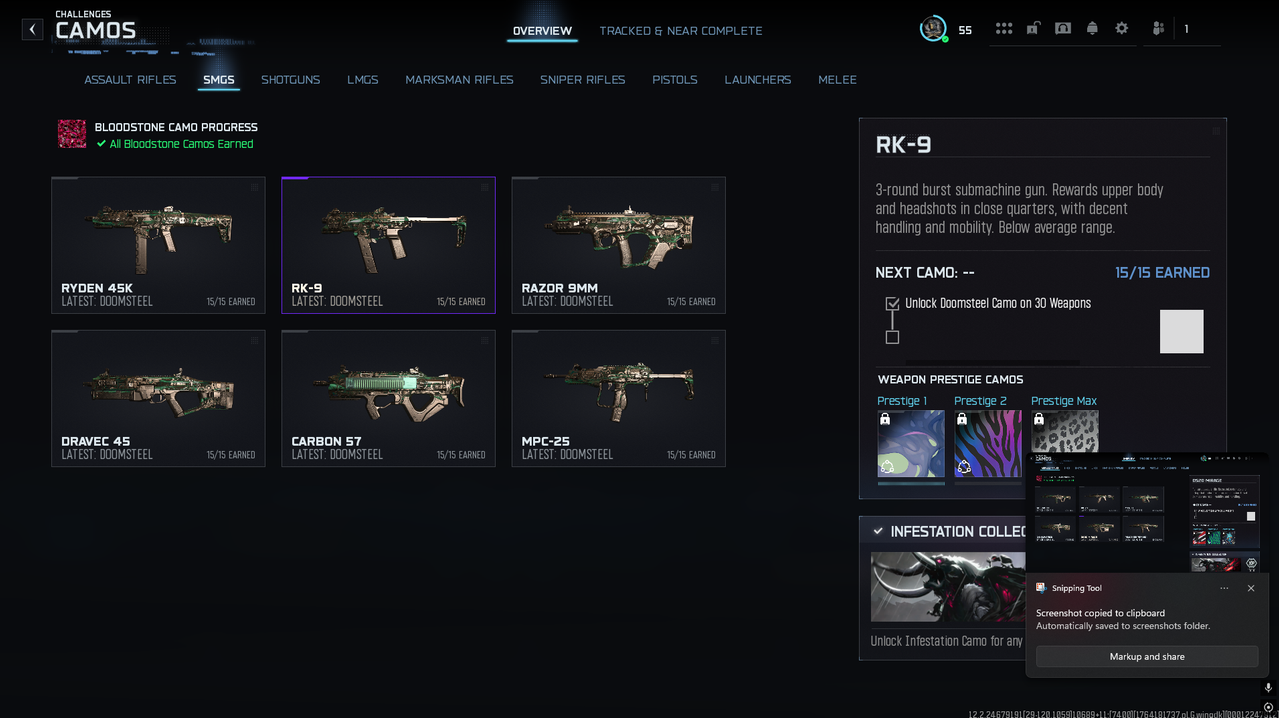This screenshot has width=1279, height=718.
Task: Open the Dravec 45 camo tile
Action: point(158,398)
